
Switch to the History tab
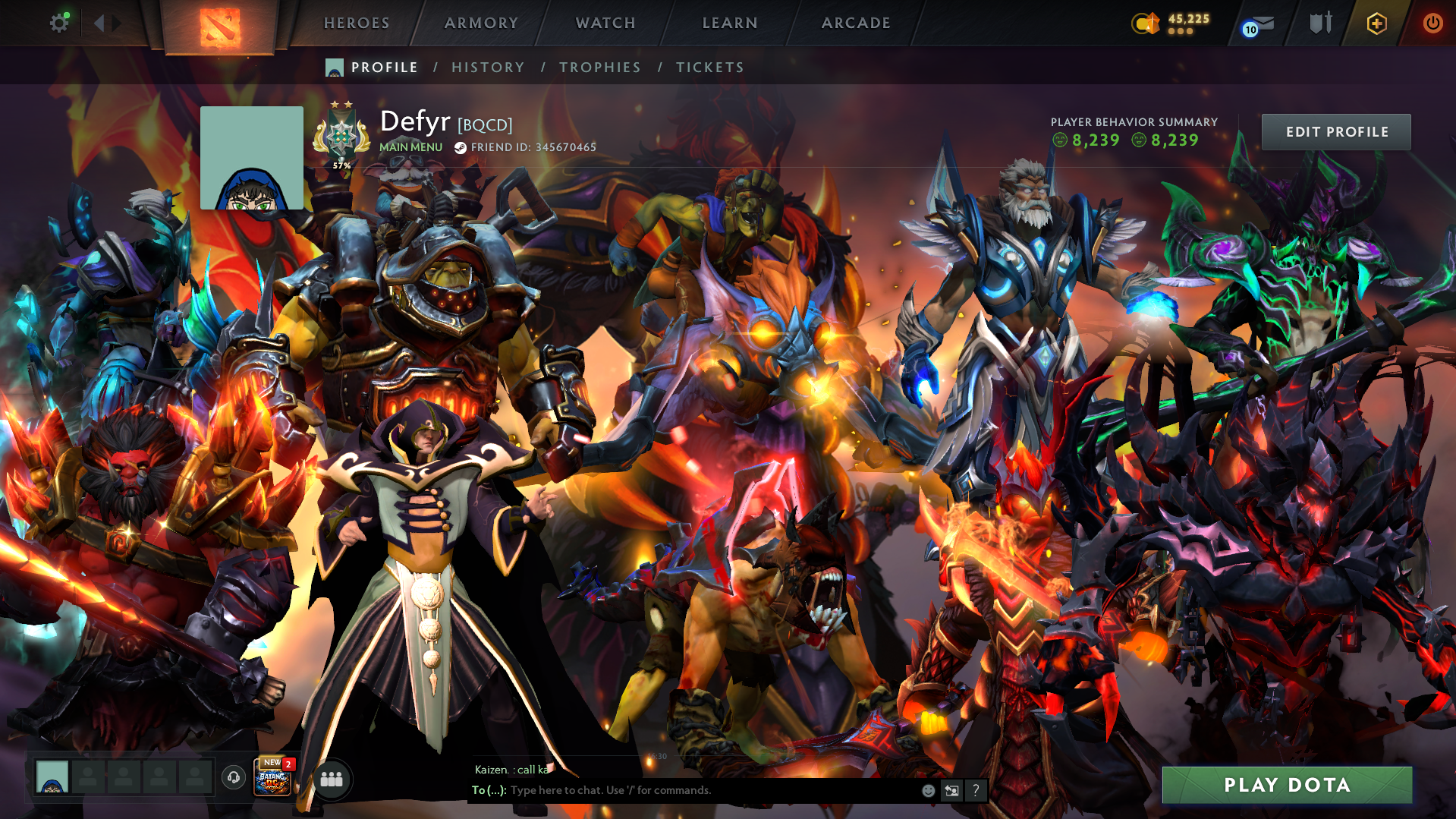pyautogui.click(x=488, y=68)
